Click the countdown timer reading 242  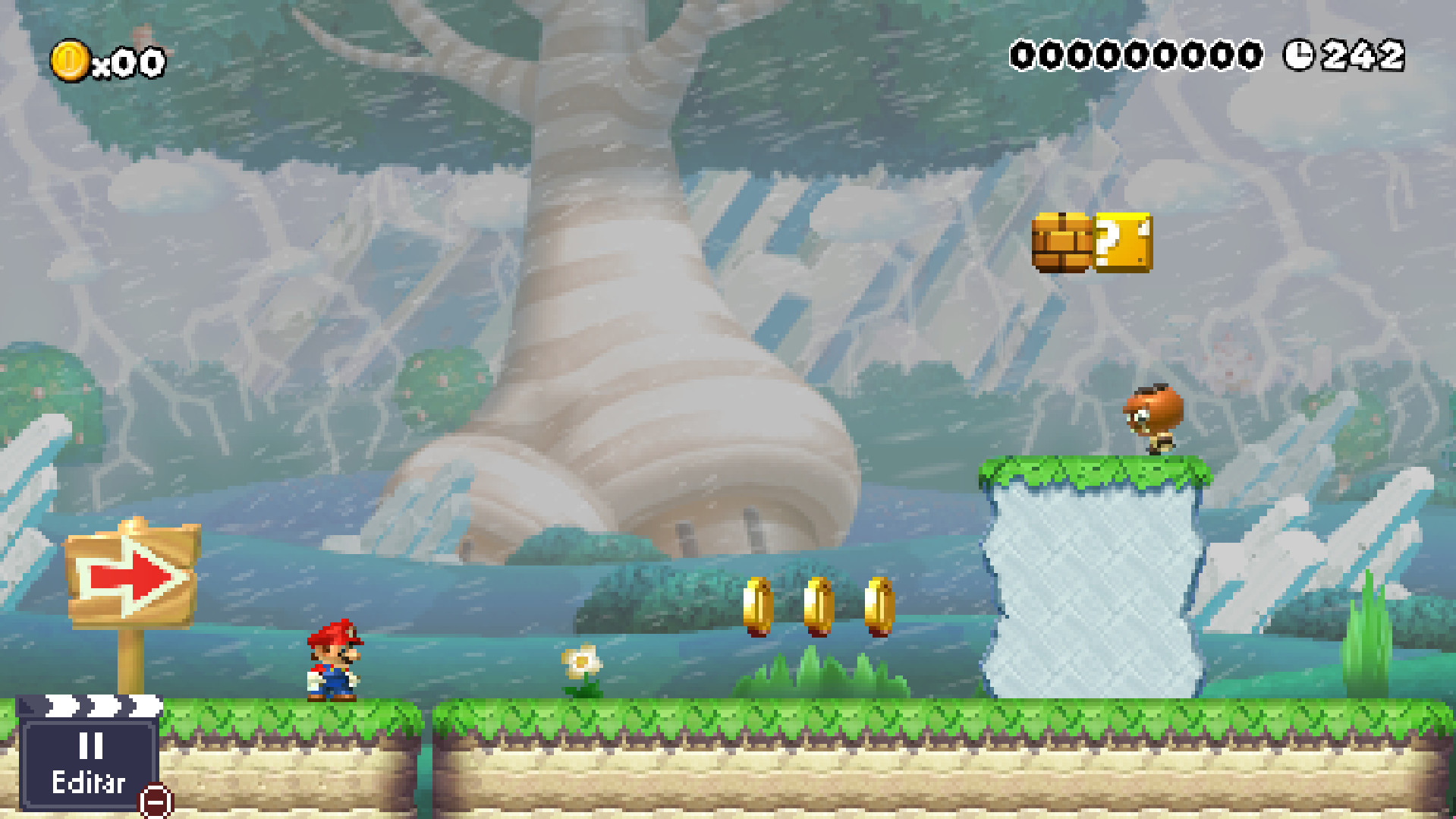point(1362,55)
